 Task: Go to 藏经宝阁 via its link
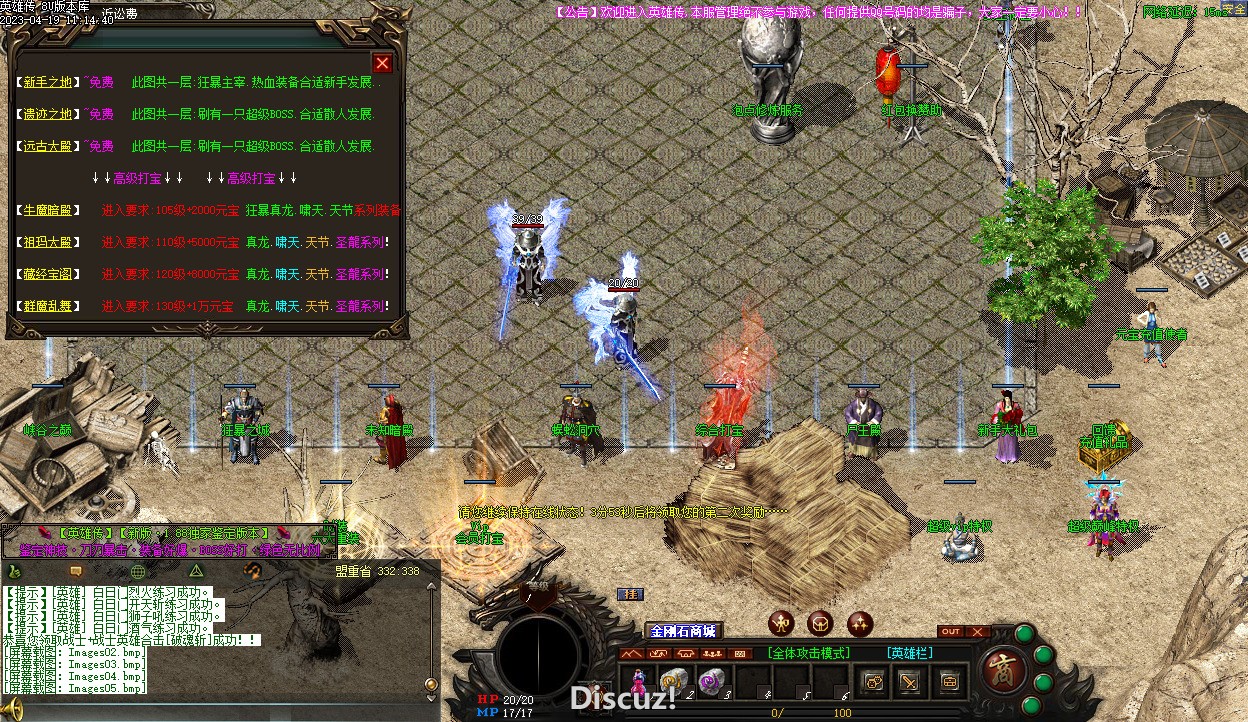pos(48,275)
